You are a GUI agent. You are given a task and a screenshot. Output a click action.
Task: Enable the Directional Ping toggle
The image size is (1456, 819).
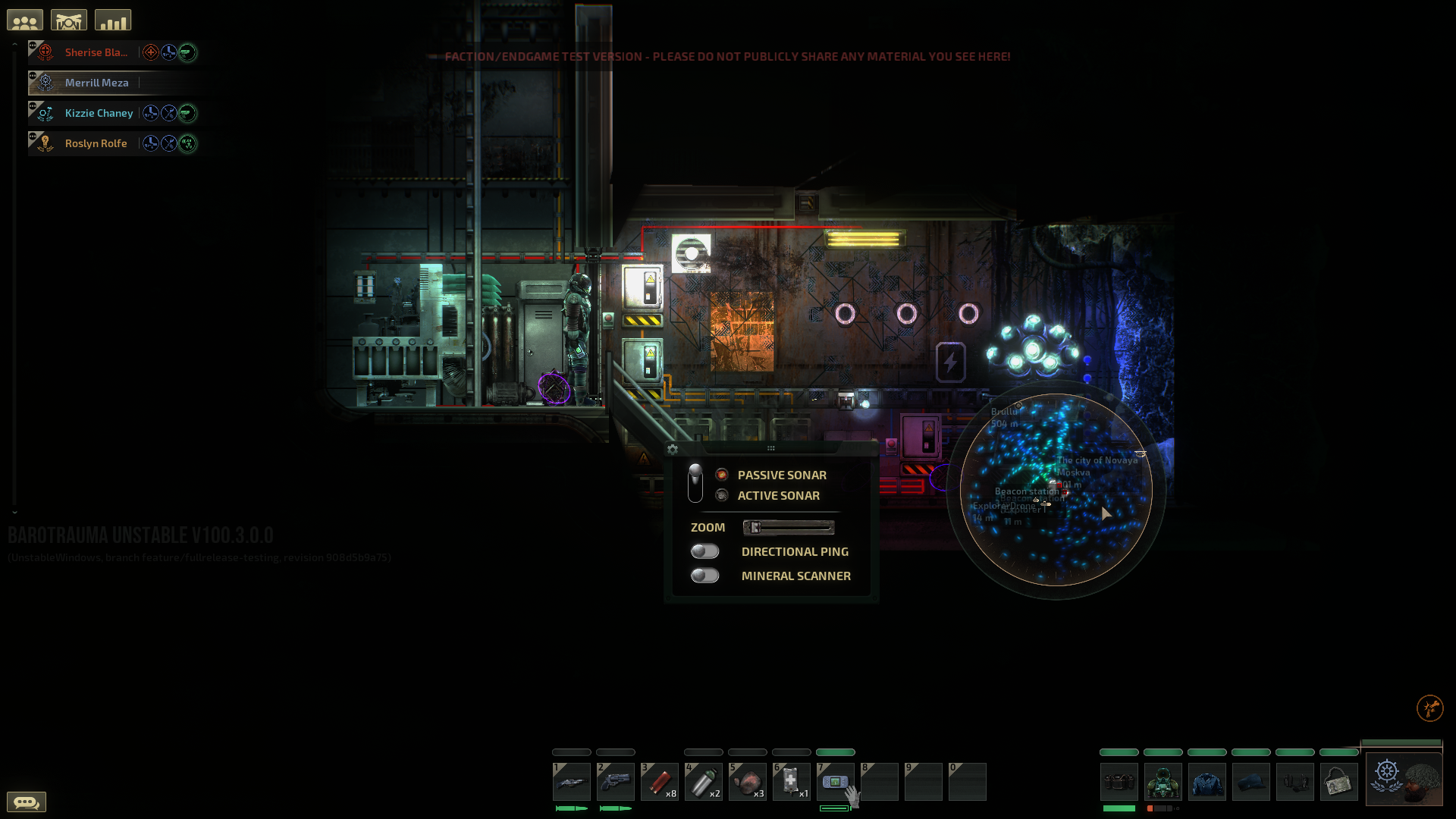[704, 551]
